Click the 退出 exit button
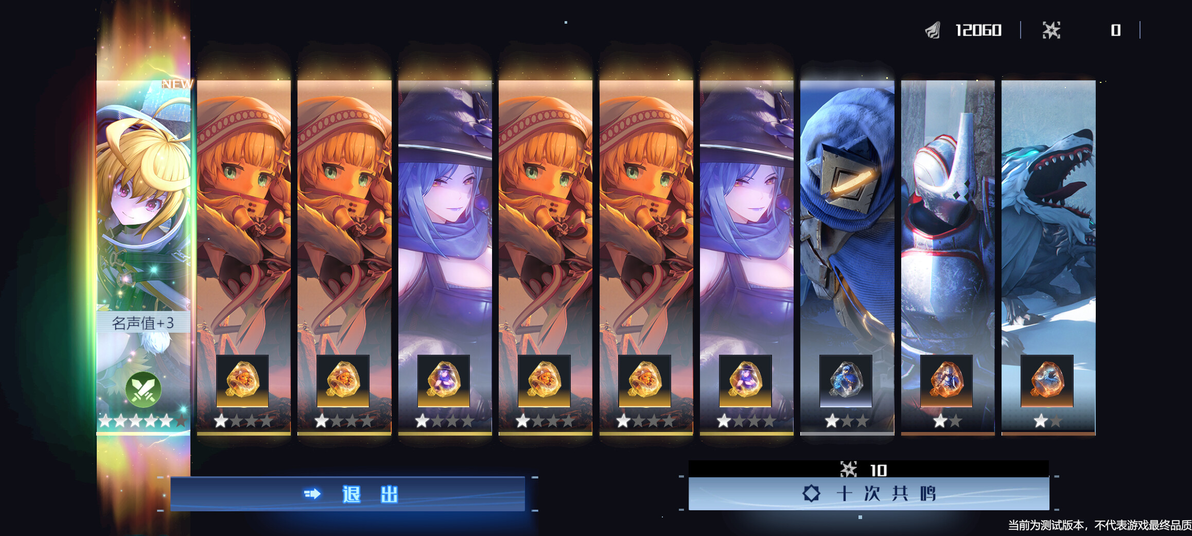Viewport: 1192px width, 536px height. point(348,494)
